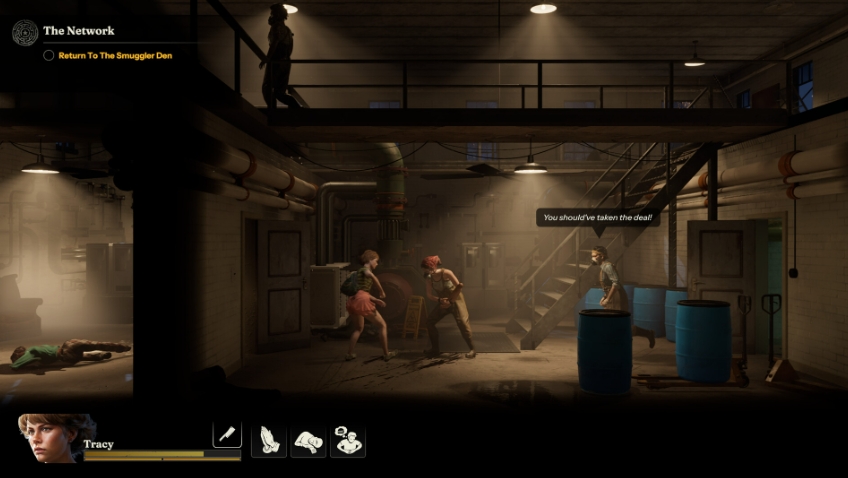Choose the person with thought bubble action
The width and height of the screenshot is (848, 478).
tap(348, 441)
